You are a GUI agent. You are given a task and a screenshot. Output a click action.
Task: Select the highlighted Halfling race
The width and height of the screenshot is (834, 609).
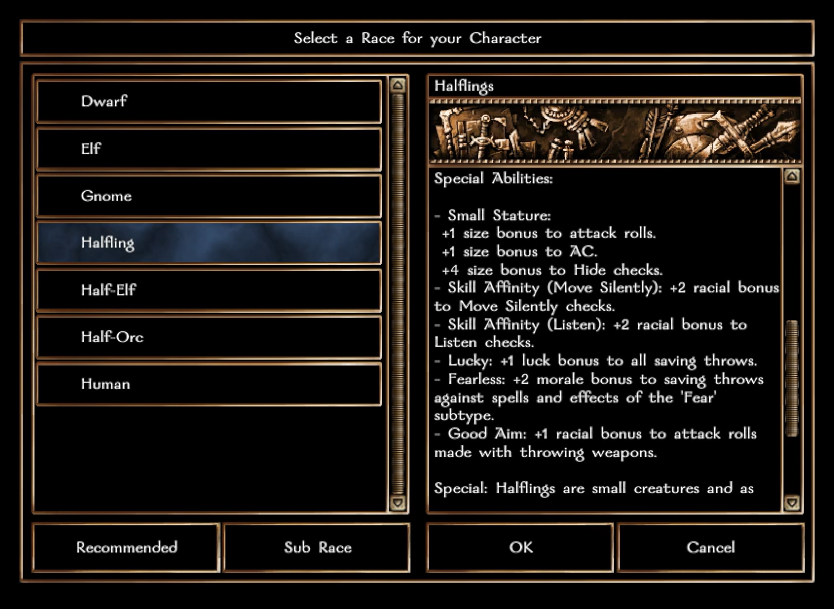click(x=208, y=243)
